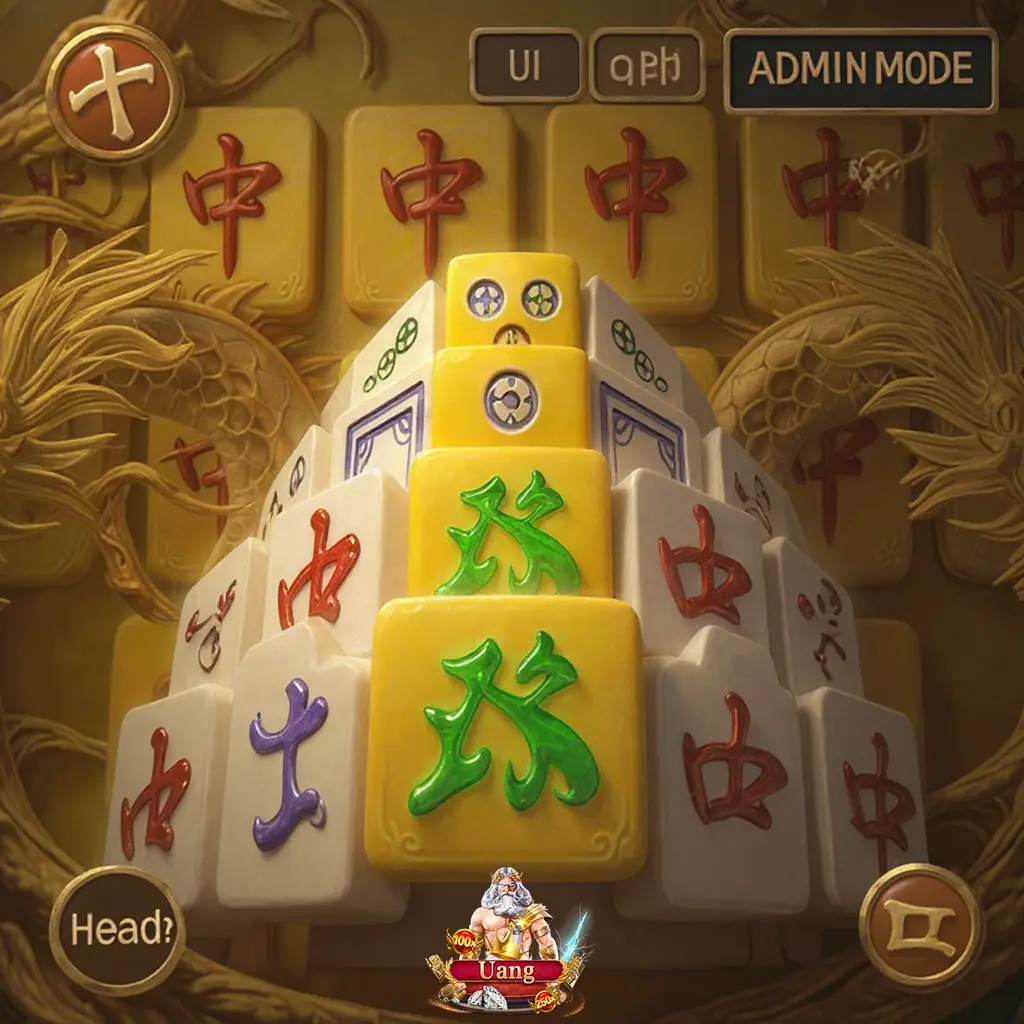The height and width of the screenshot is (1024, 1024).
Task: Click the ADMIN MODE button
Action: pyautogui.click(x=860, y=69)
